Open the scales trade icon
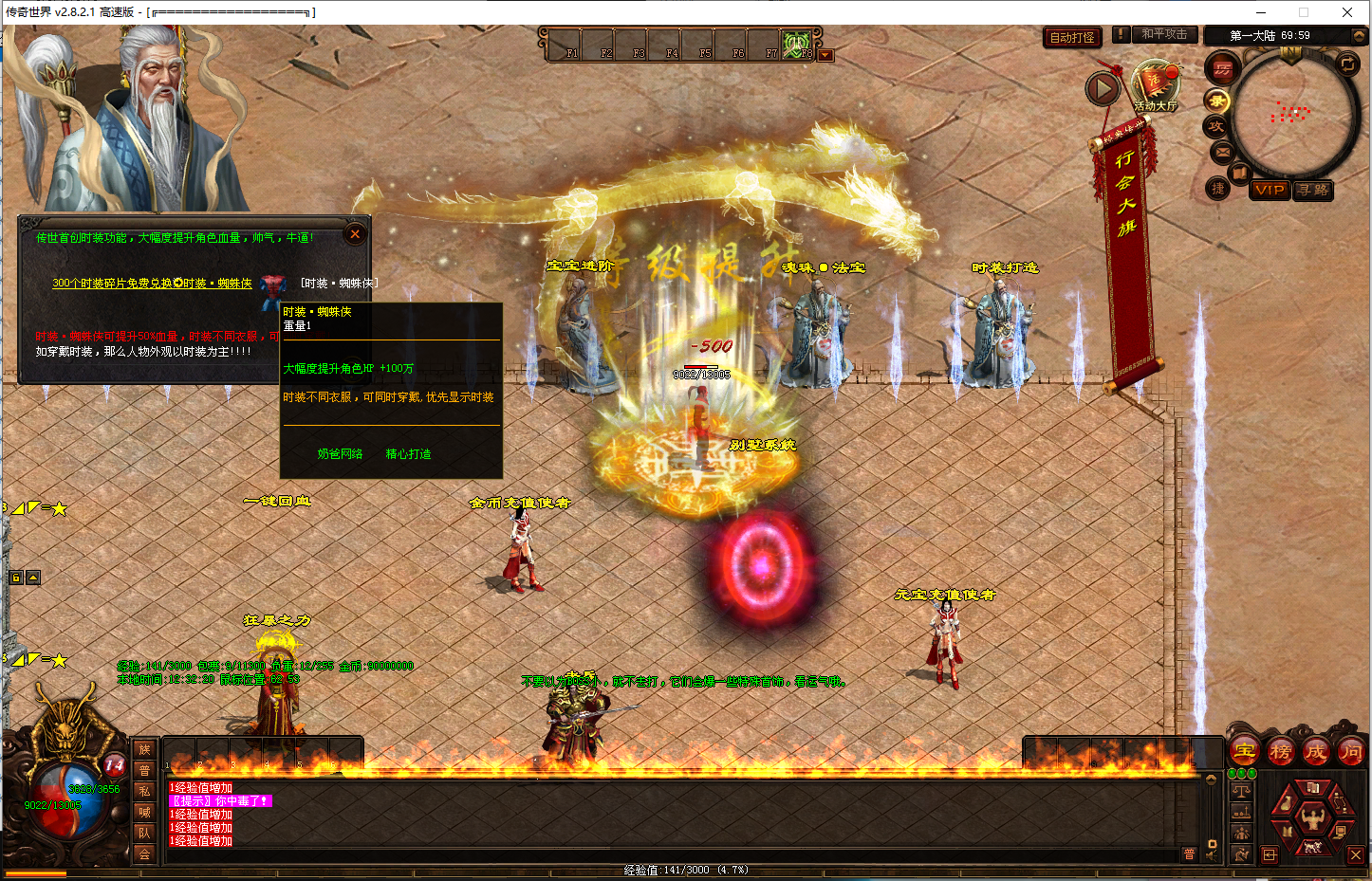 point(1240,791)
